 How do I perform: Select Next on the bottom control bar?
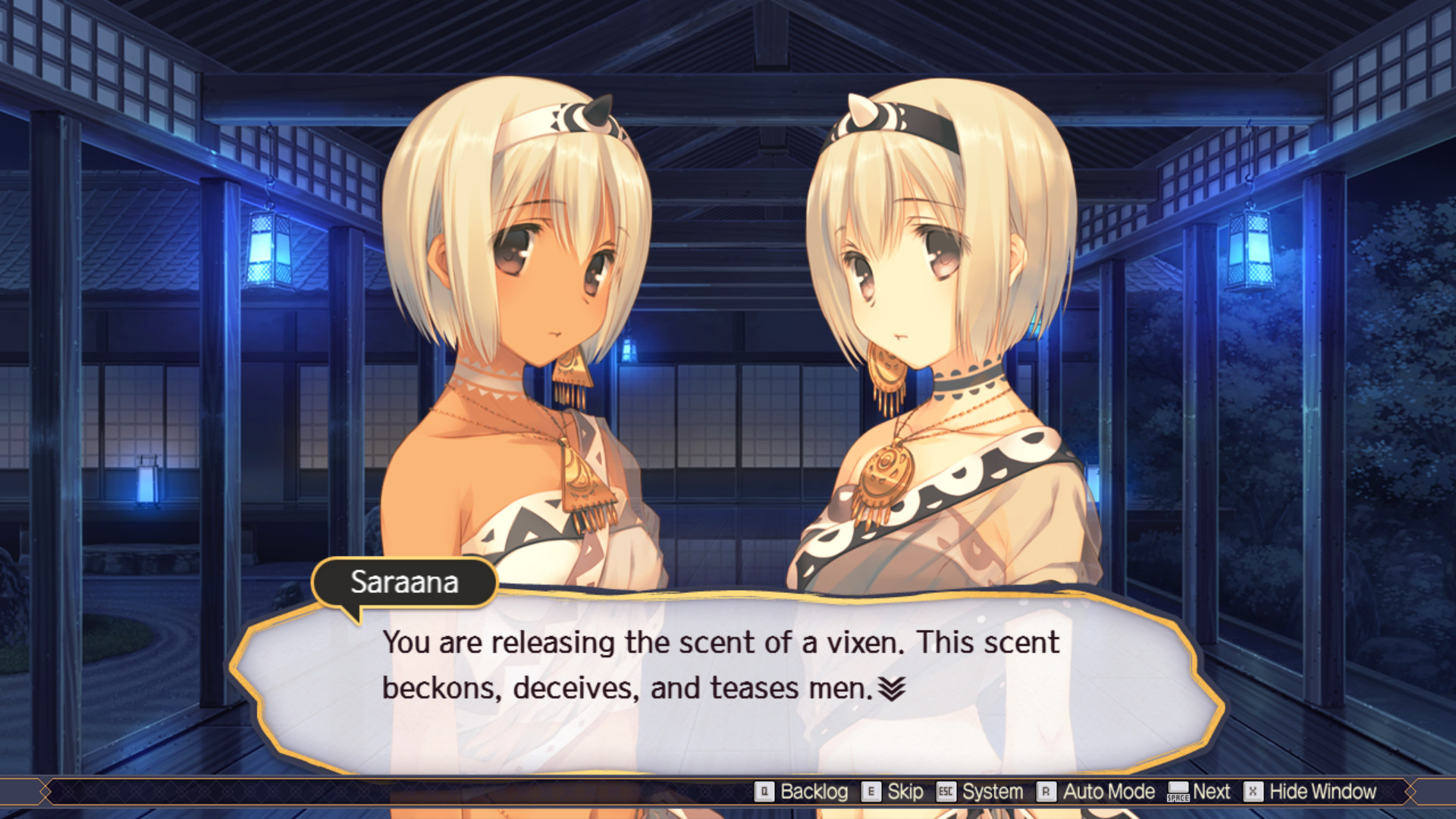tap(1212, 792)
